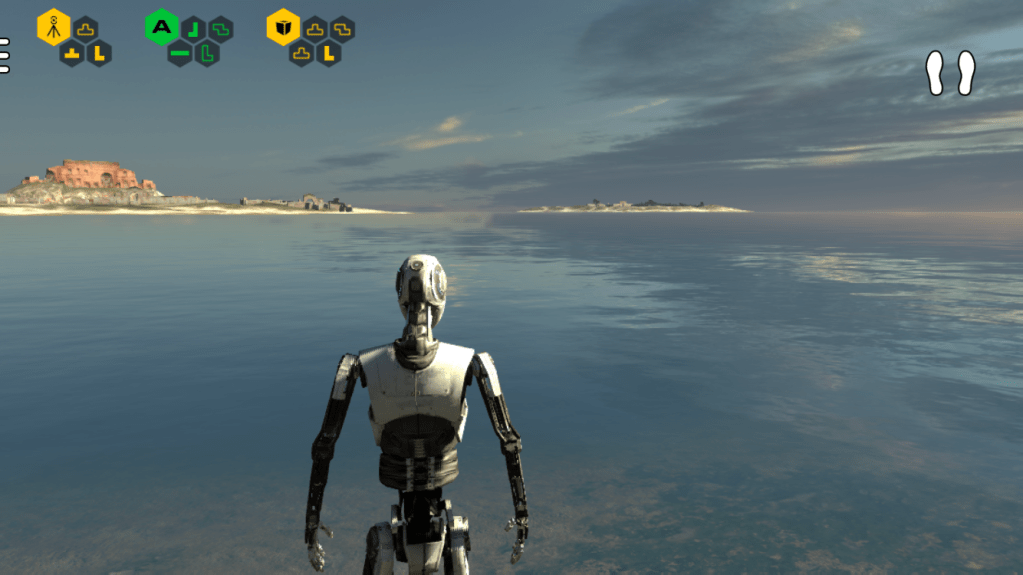Image resolution: width=1023 pixels, height=575 pixels.
Task: Click the green straight bar sigil piece
Action: [x=180, y=53]
